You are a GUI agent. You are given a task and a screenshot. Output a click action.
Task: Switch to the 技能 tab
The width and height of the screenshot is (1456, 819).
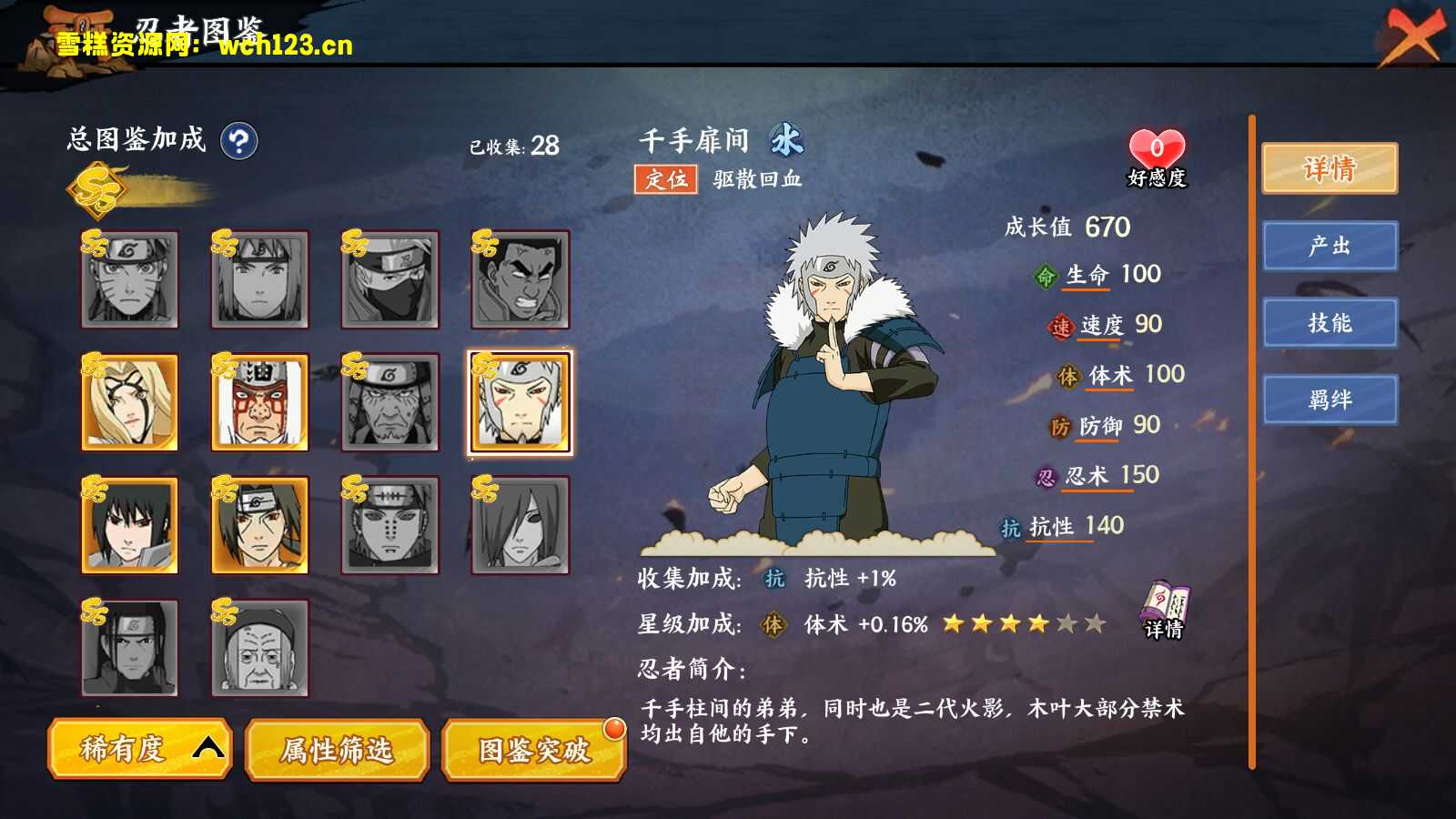click(1330, 323)
